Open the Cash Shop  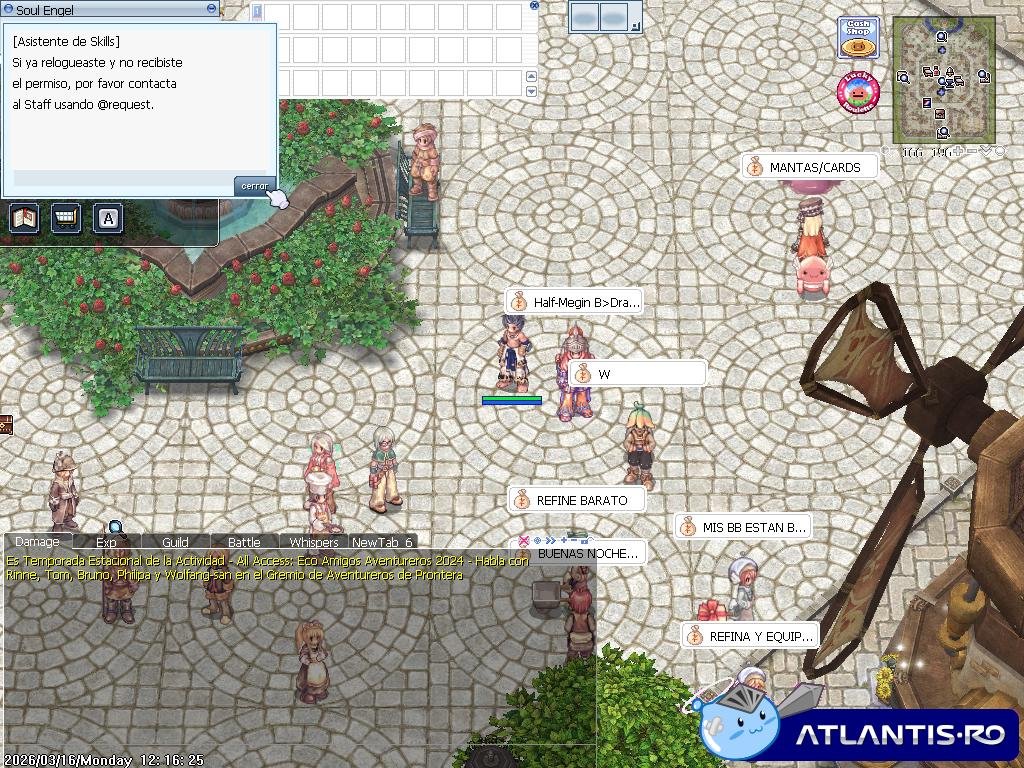(858, 38)
